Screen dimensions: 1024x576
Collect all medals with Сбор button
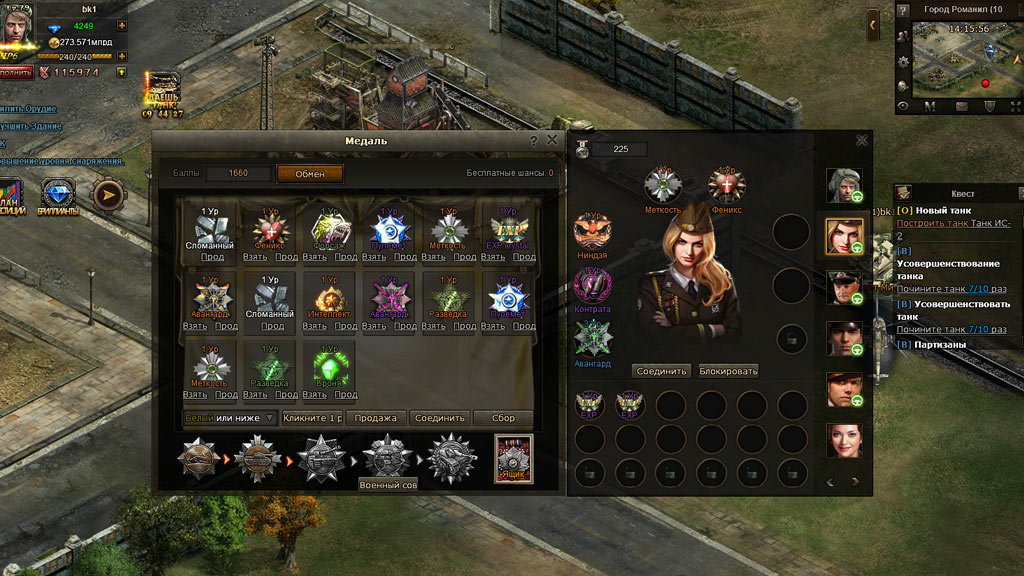502,418
